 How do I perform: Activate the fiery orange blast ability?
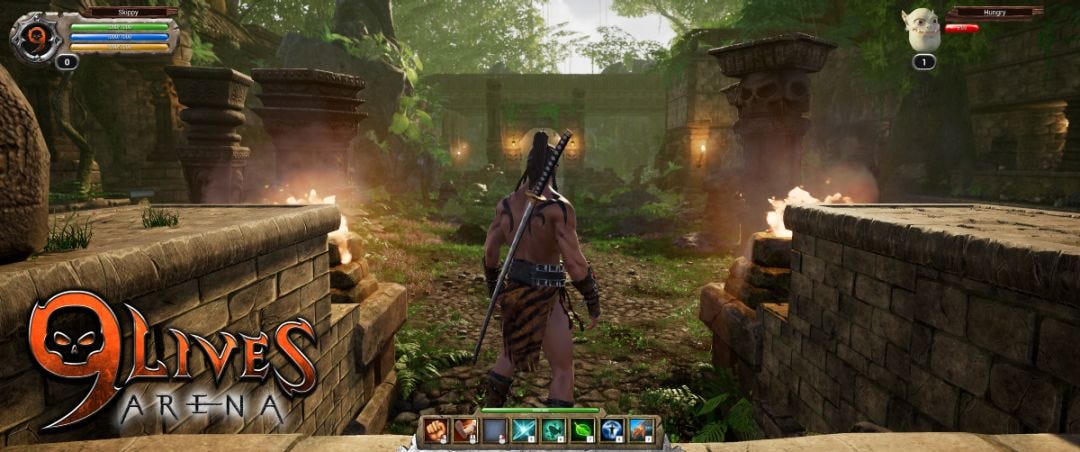641,431
